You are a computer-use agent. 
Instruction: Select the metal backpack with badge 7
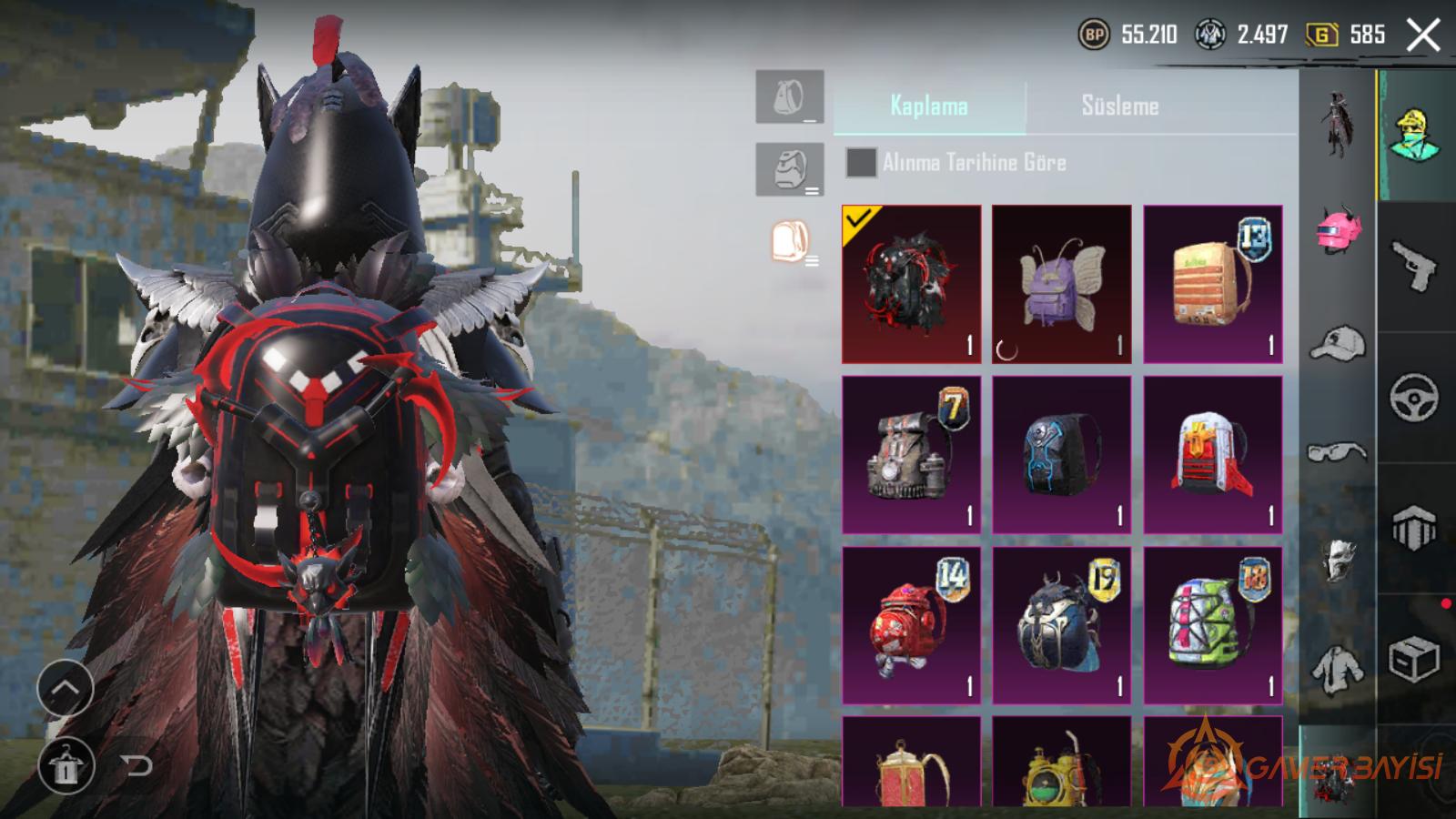pyautogui.click(x=911, y=455)
